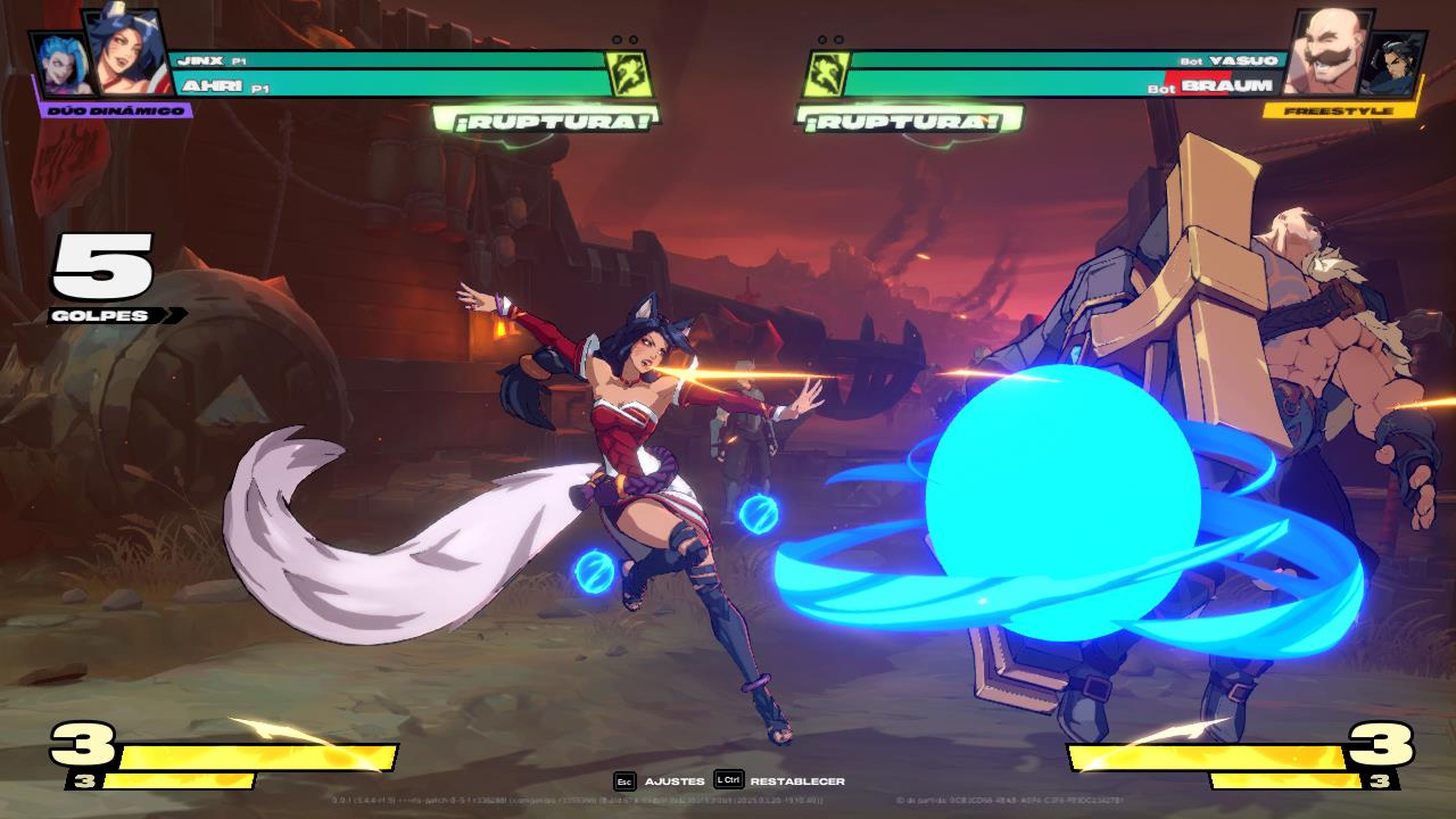Image resolution: width=1456 pixels, height=819 pixels.
Task: Click player one's green fuse icon
Action: pyautogui.click(x=629, y=74)
